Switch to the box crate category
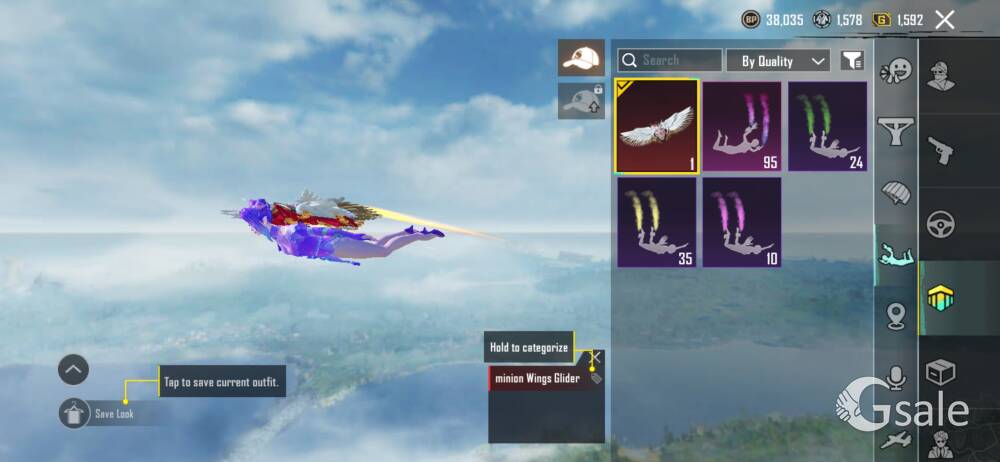Image resolution: width=1000 pixels, height=462 pixels. click(940, 372)
